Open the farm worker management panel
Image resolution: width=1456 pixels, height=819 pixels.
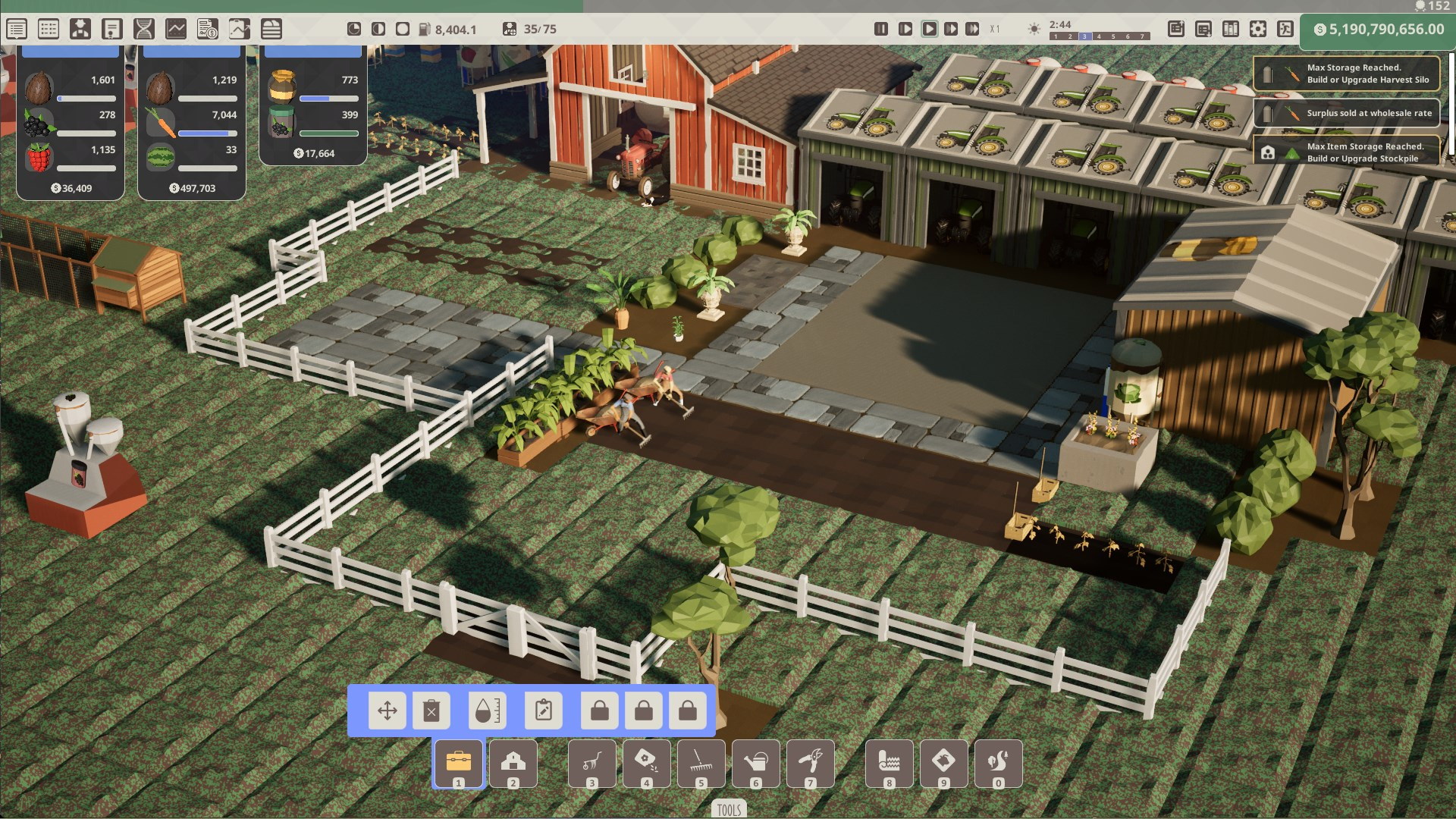pos(80,29)
